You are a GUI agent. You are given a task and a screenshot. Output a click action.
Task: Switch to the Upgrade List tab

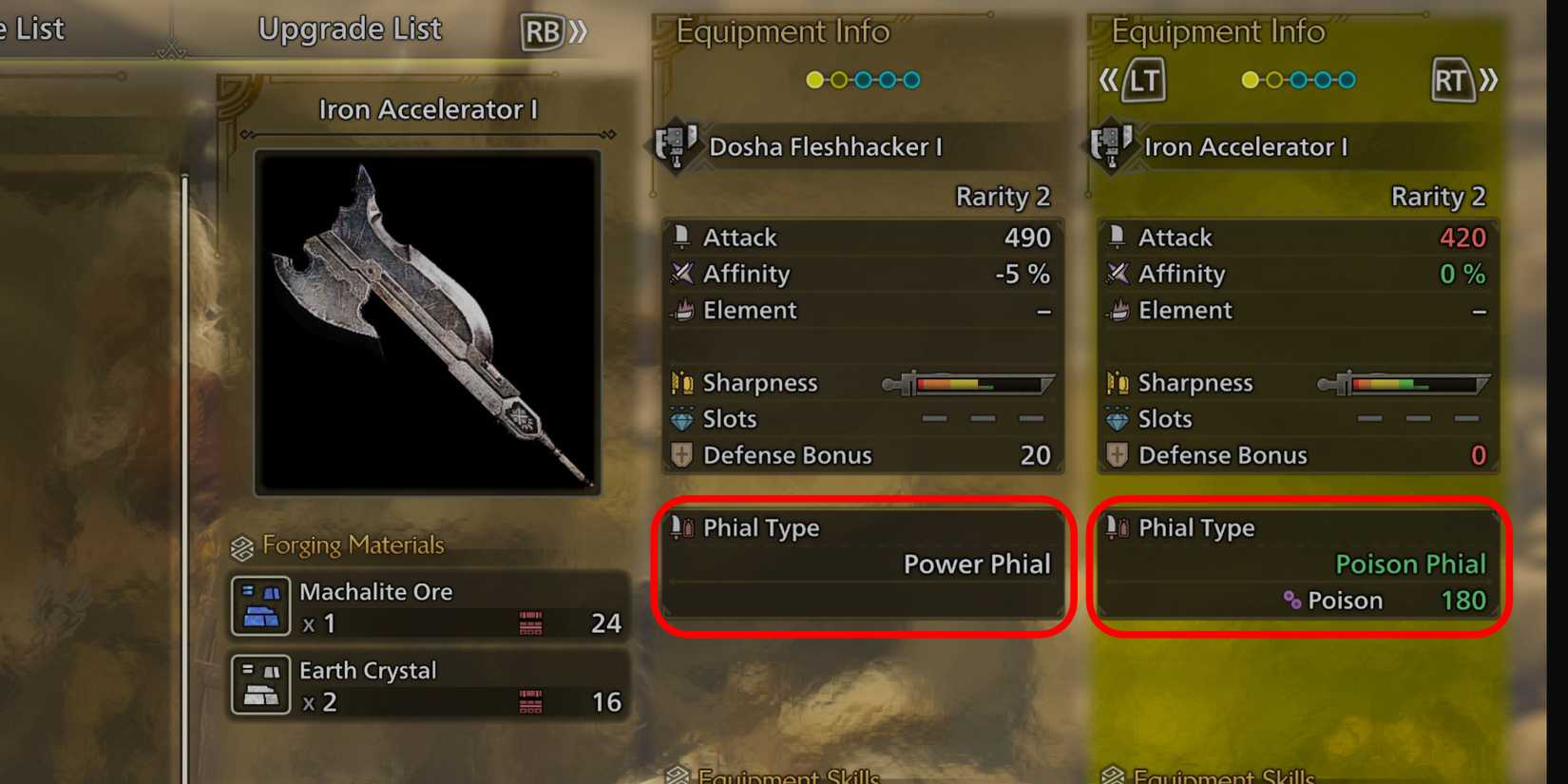[349, 29]
